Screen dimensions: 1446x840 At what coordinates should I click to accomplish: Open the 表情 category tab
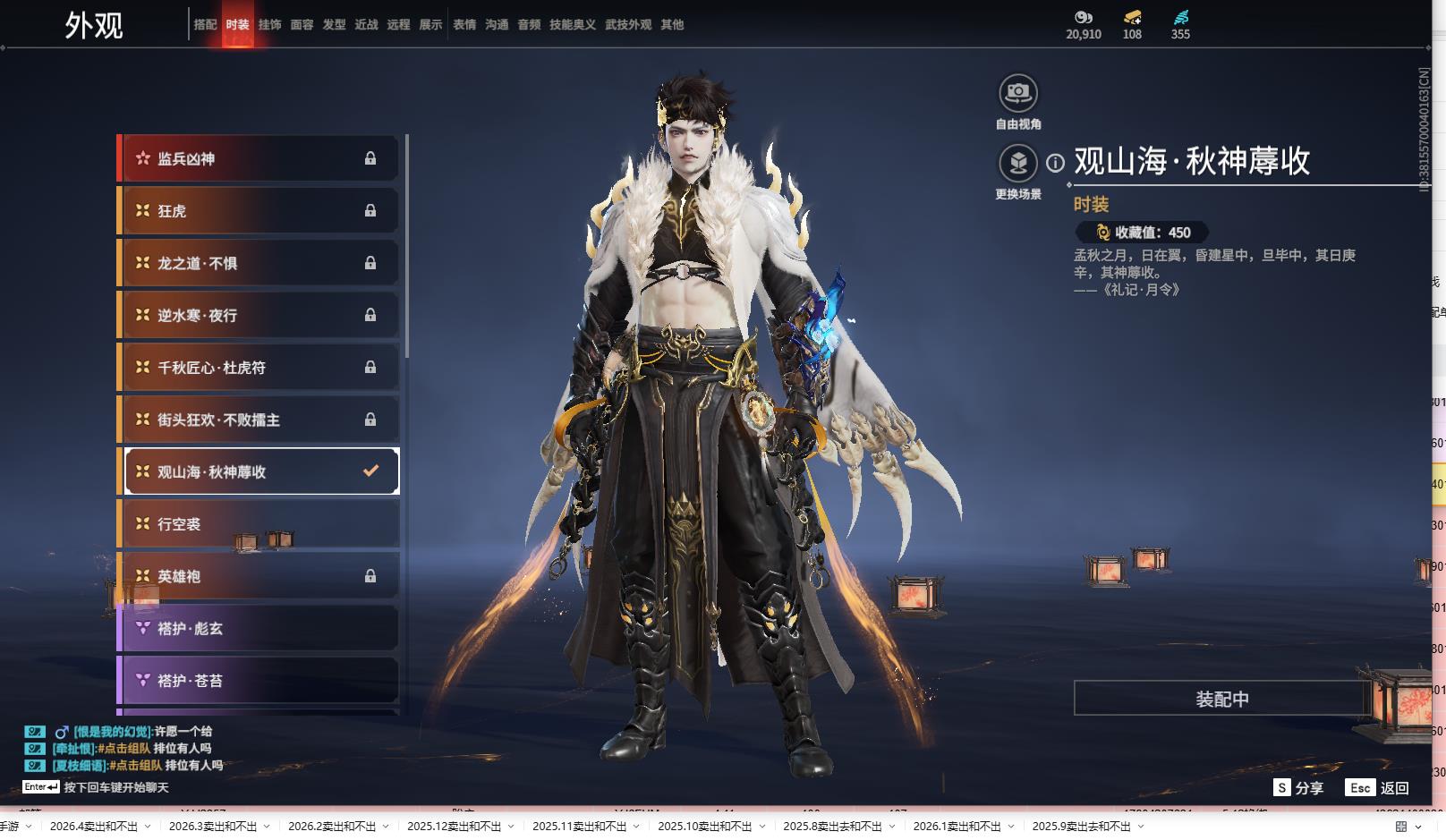[464, 25]
